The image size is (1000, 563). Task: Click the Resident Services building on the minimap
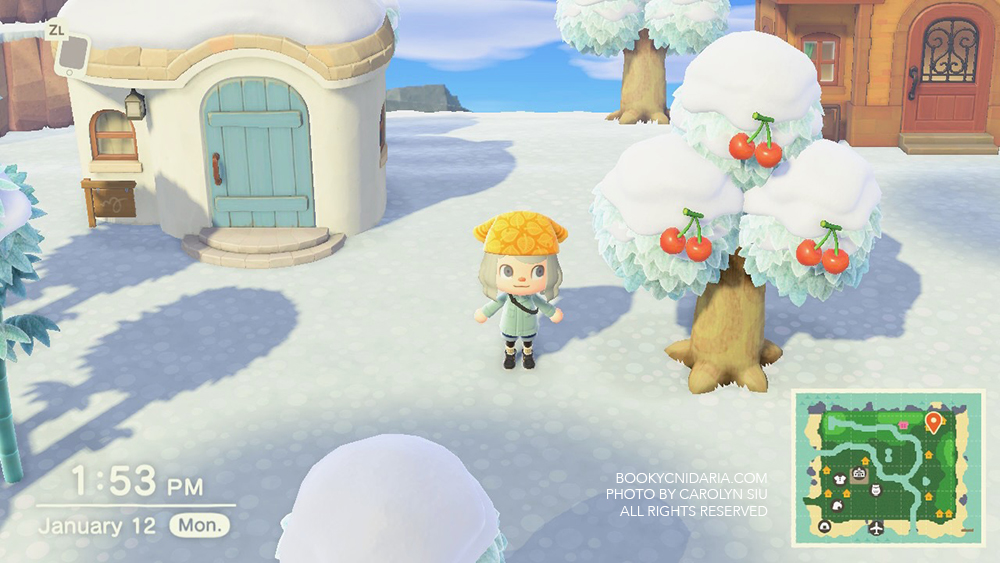pyautogui.click(x=858, y=474)
